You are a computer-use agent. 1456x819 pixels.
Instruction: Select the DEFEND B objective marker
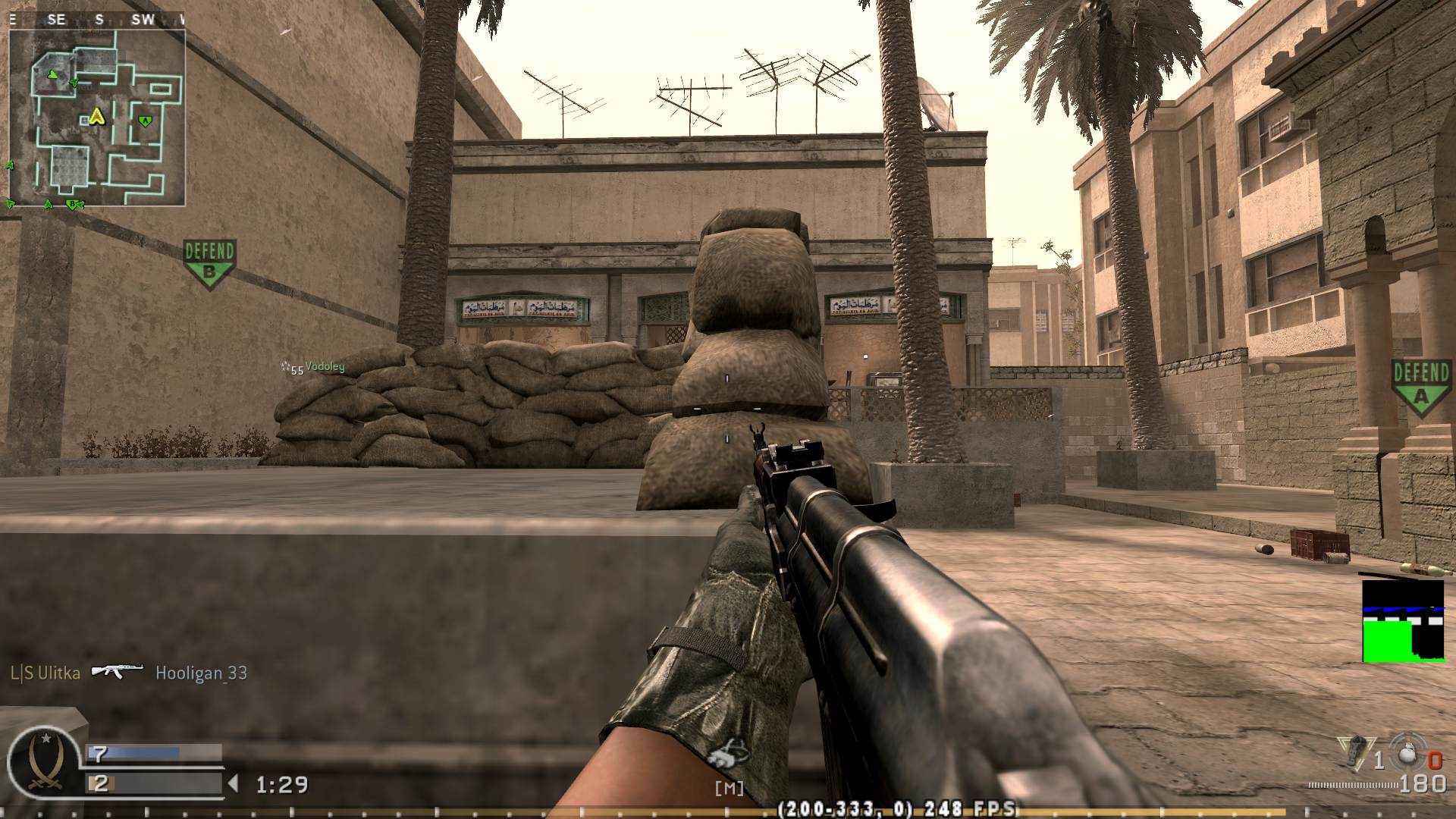pyautogui.click(x=210, y=257)
